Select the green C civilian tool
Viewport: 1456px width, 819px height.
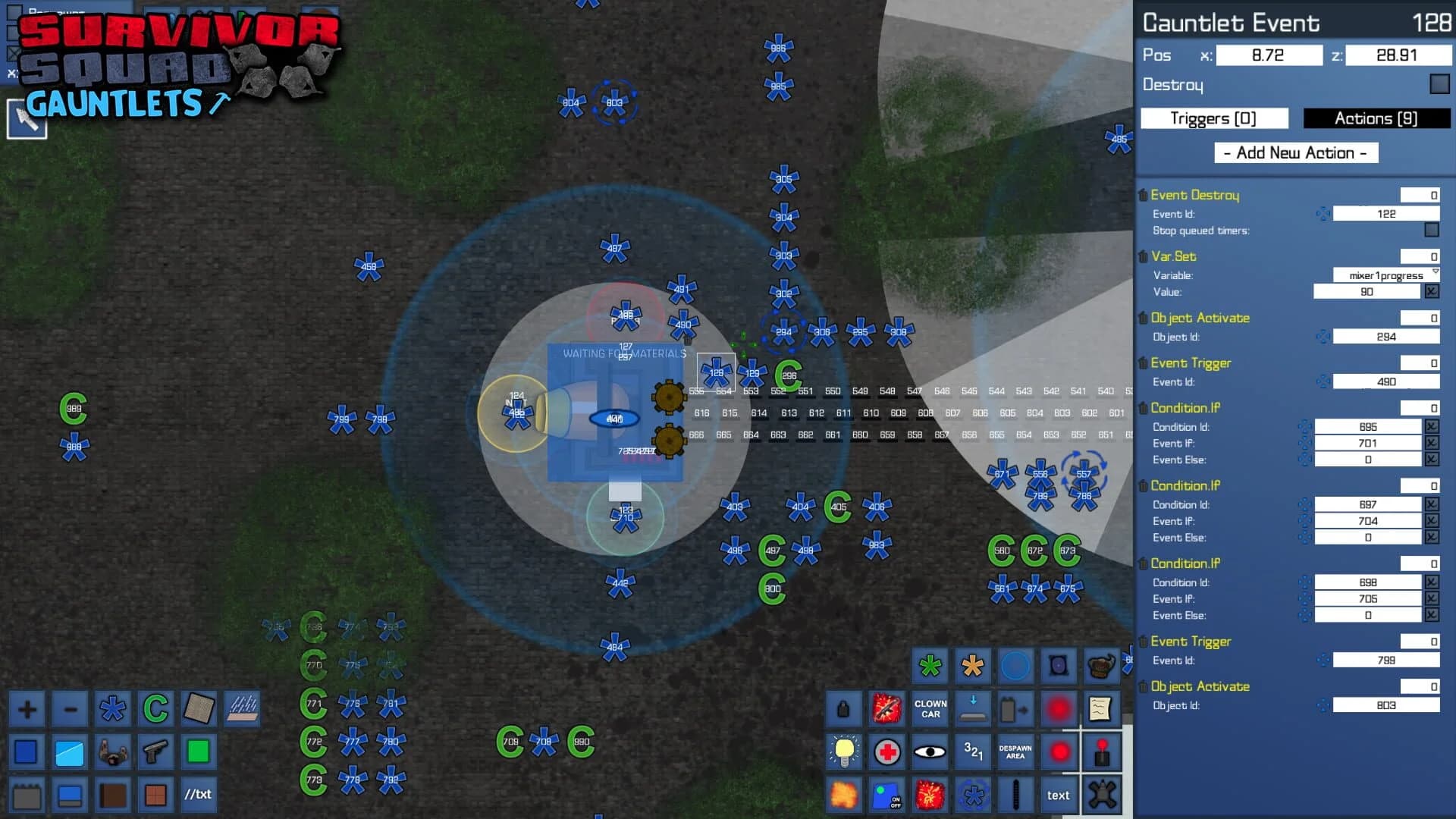pyautogui.click(x=155, y=709)
